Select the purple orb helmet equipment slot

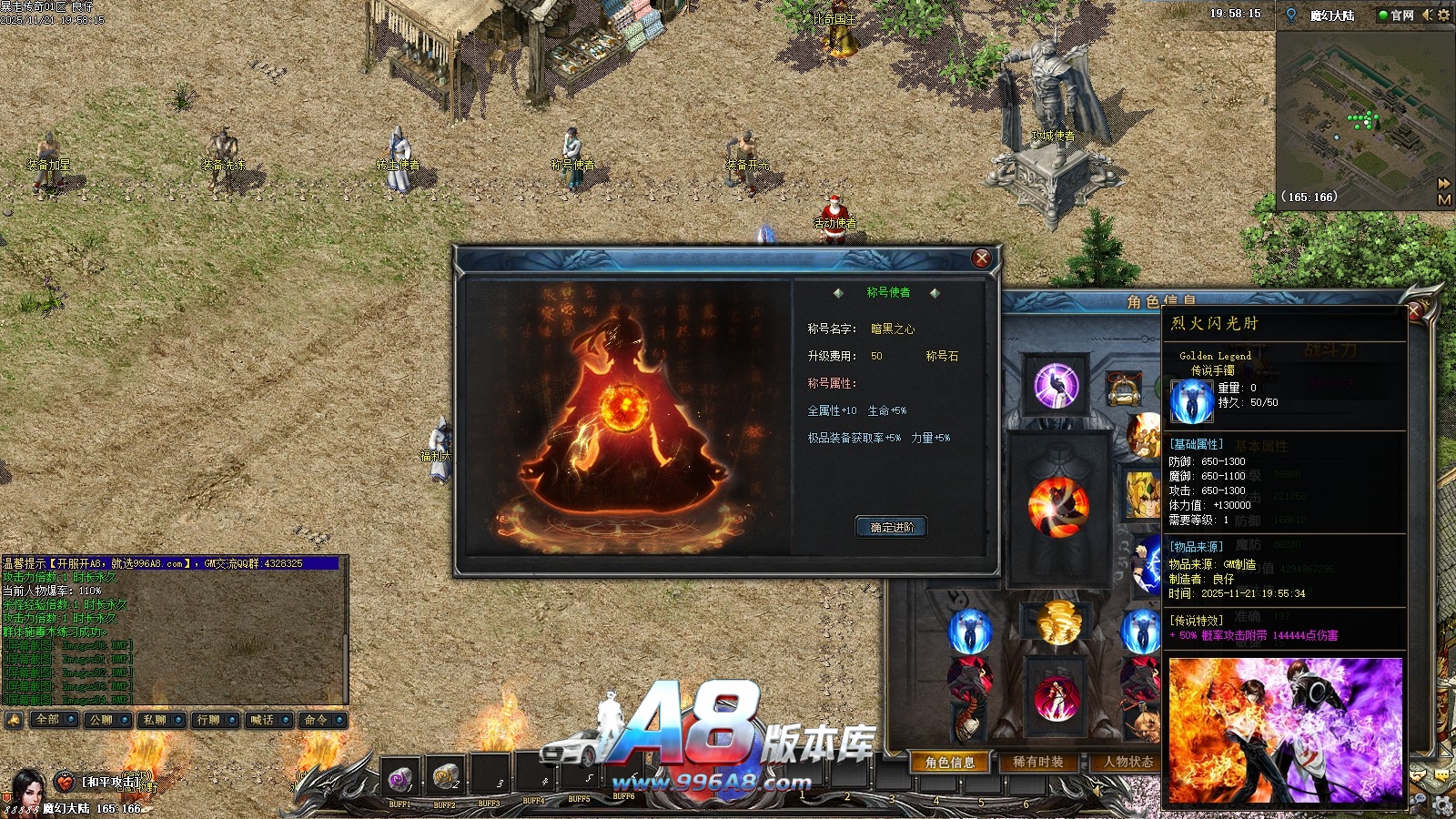(x=1056, y=384)
